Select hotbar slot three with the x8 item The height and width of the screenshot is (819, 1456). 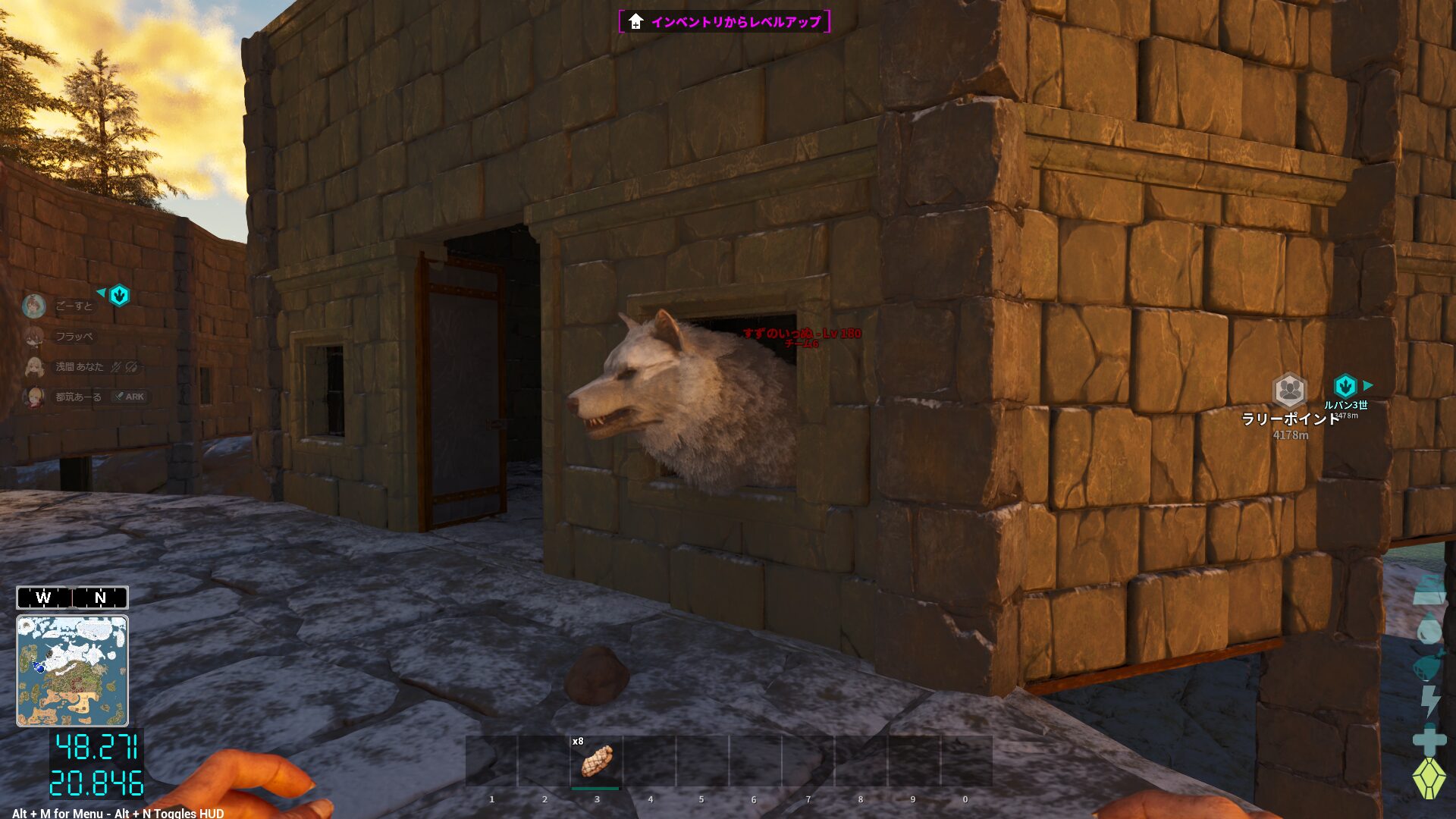pyautogui.click(x=597, y=761)
